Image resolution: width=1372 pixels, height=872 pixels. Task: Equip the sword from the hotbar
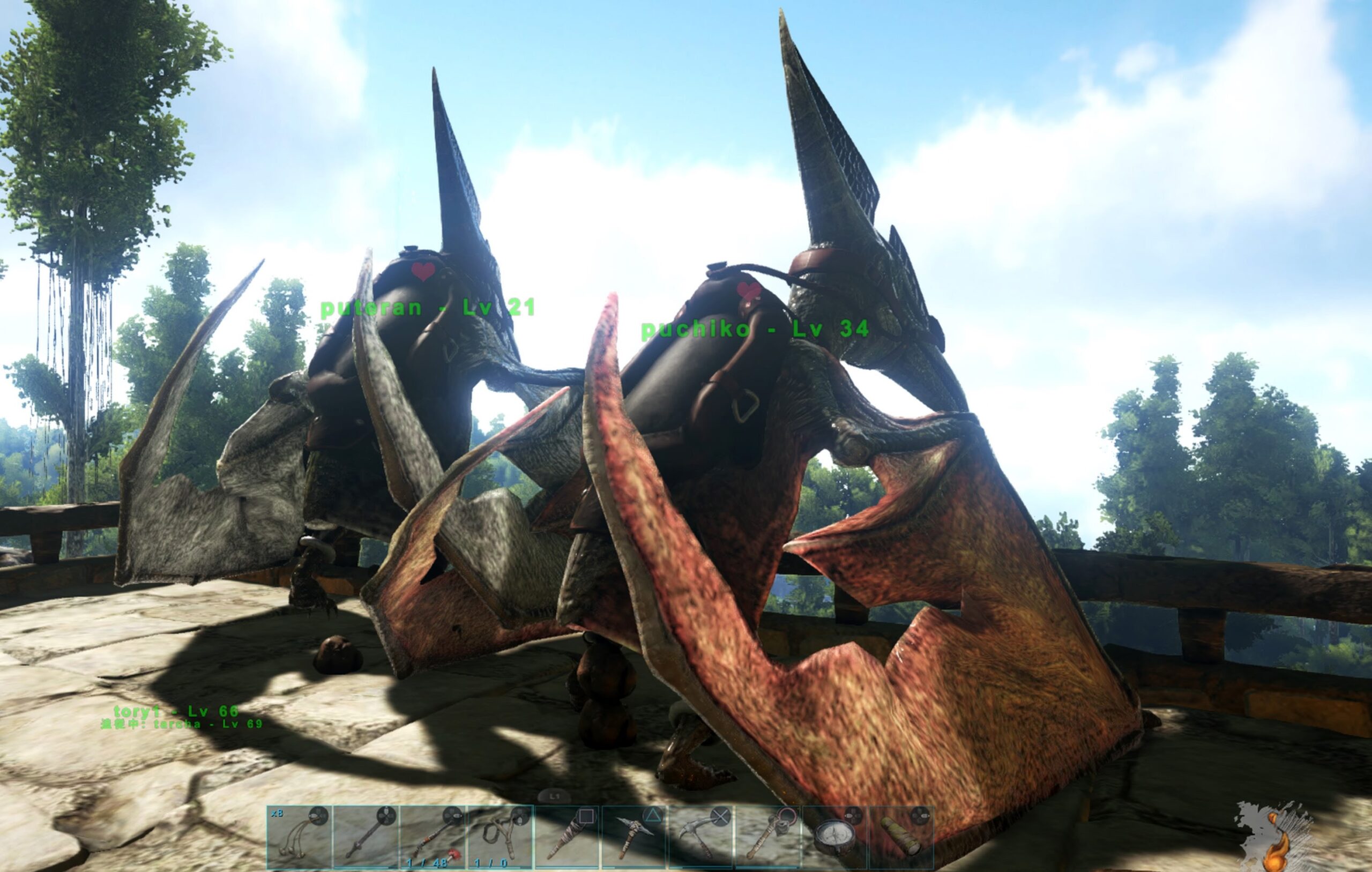point(367,837)
